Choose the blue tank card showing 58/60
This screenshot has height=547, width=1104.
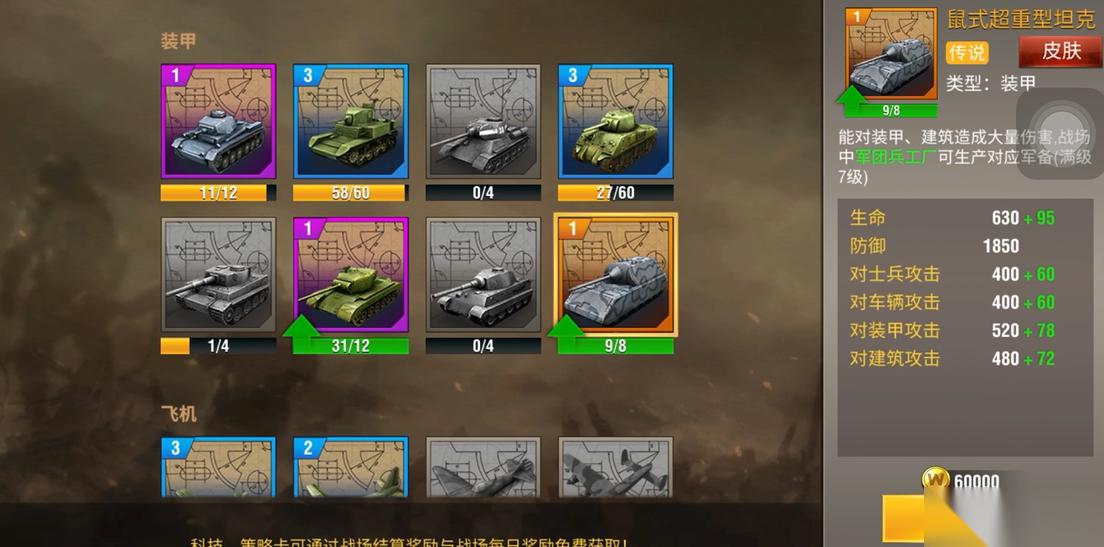pyautogui.click(x=350, y=122)
